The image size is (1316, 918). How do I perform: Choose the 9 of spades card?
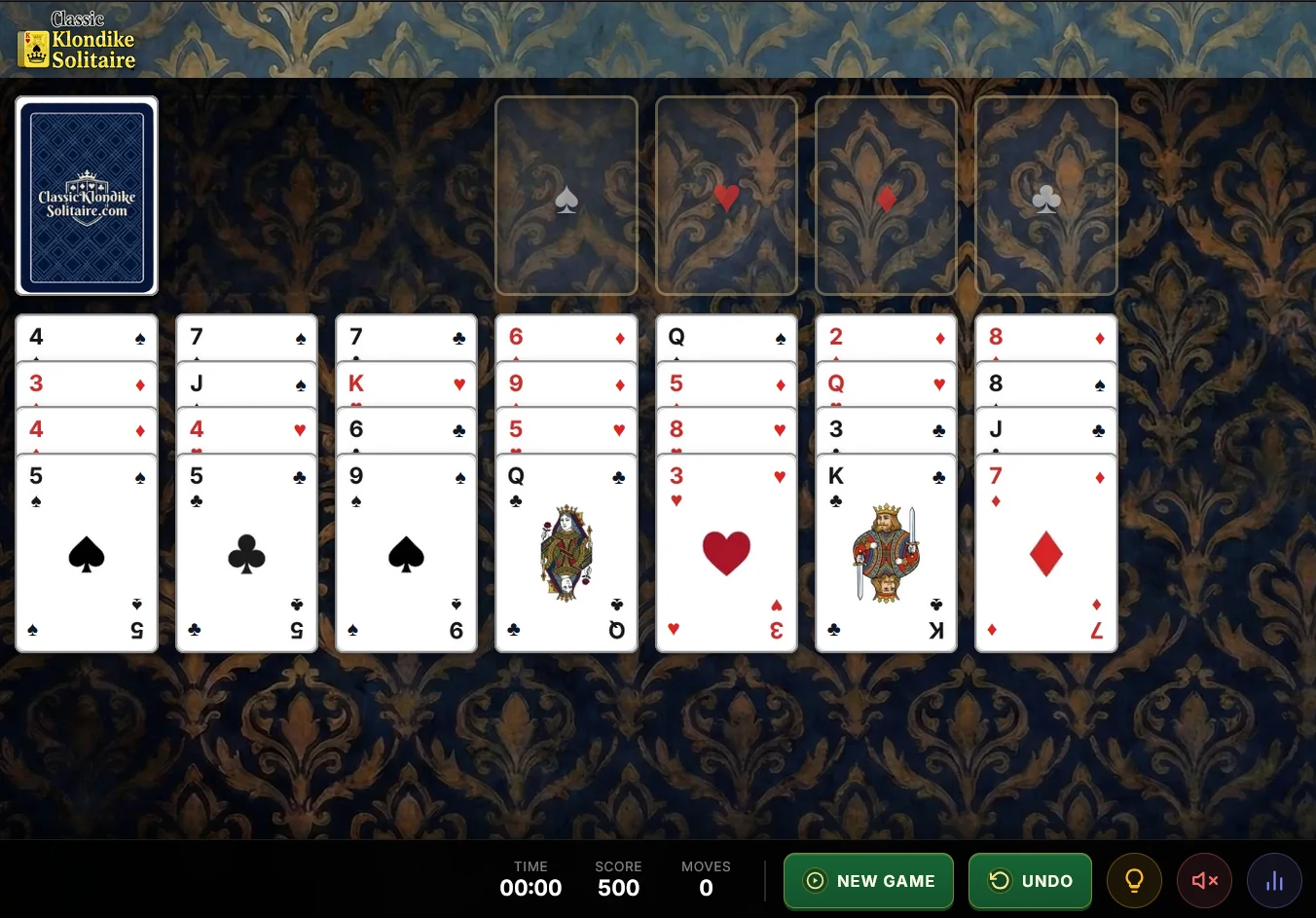(x=406, y=553)
